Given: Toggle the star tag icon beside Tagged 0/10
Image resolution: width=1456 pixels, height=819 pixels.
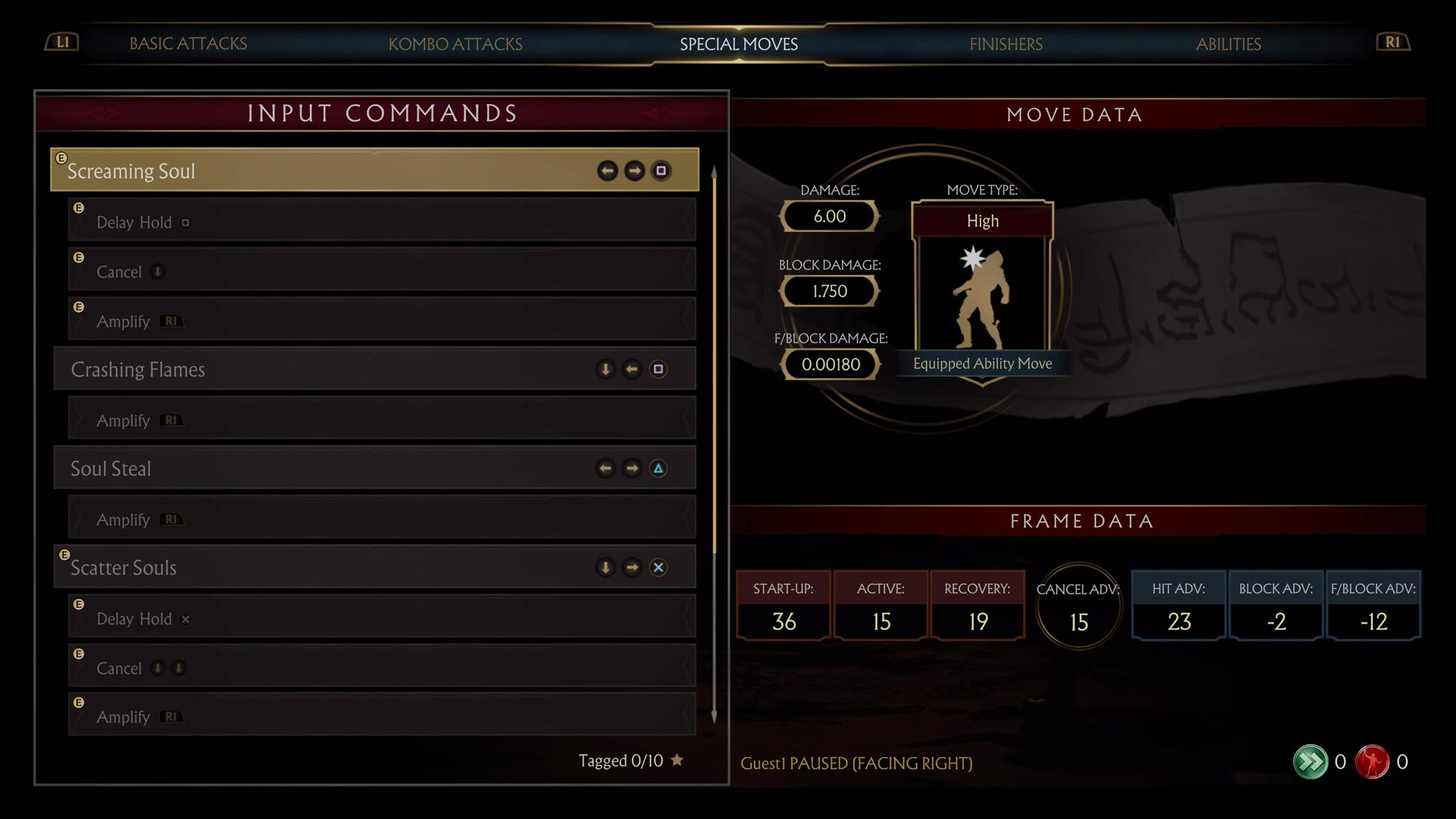Looking at the screenshot, I should pos(676,760).
